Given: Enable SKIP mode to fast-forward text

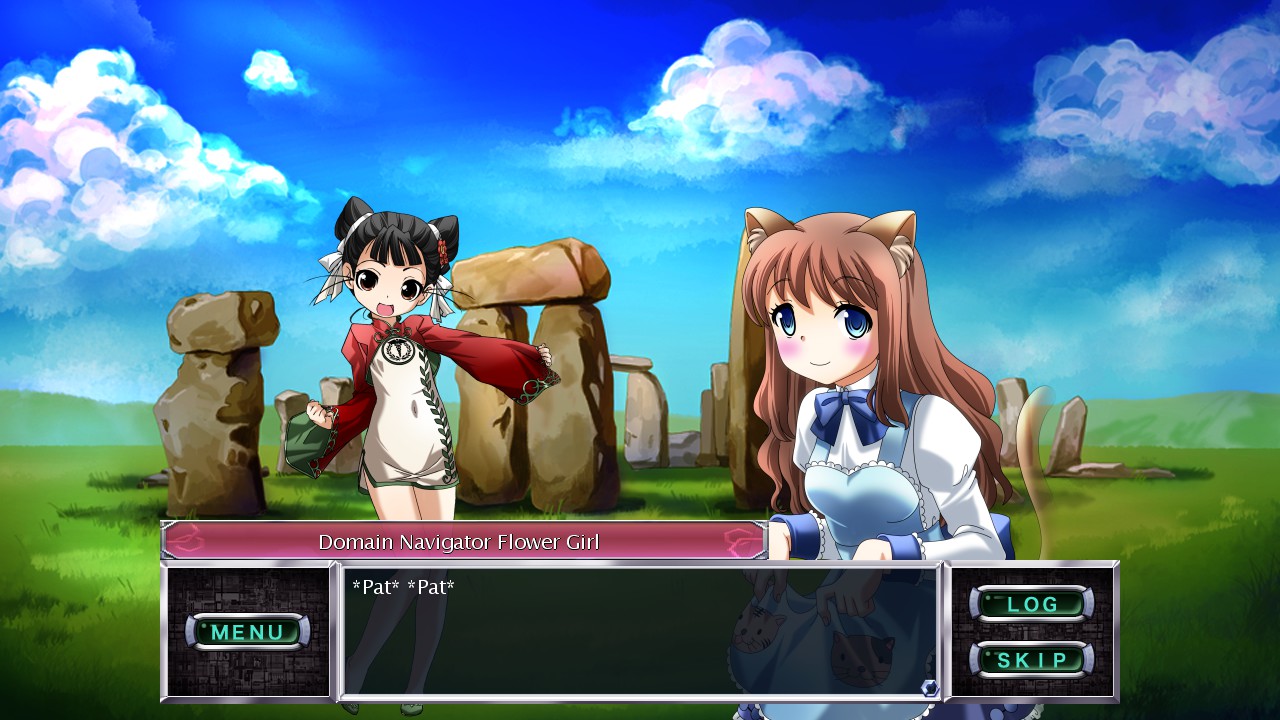Looking at the screenshot, I should [1033, 659].
